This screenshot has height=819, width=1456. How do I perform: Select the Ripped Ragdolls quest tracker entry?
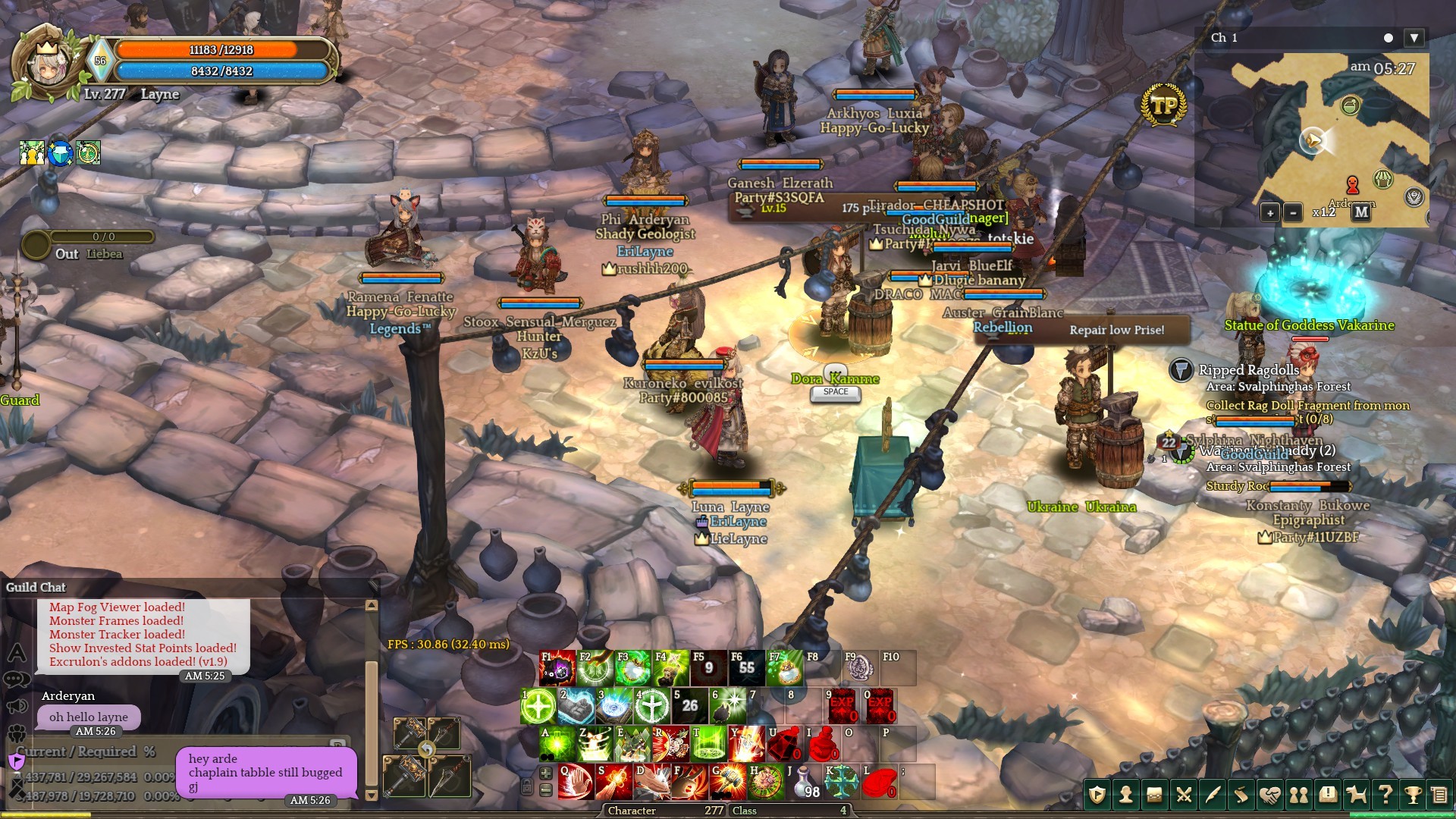(x=1248, y=370)
